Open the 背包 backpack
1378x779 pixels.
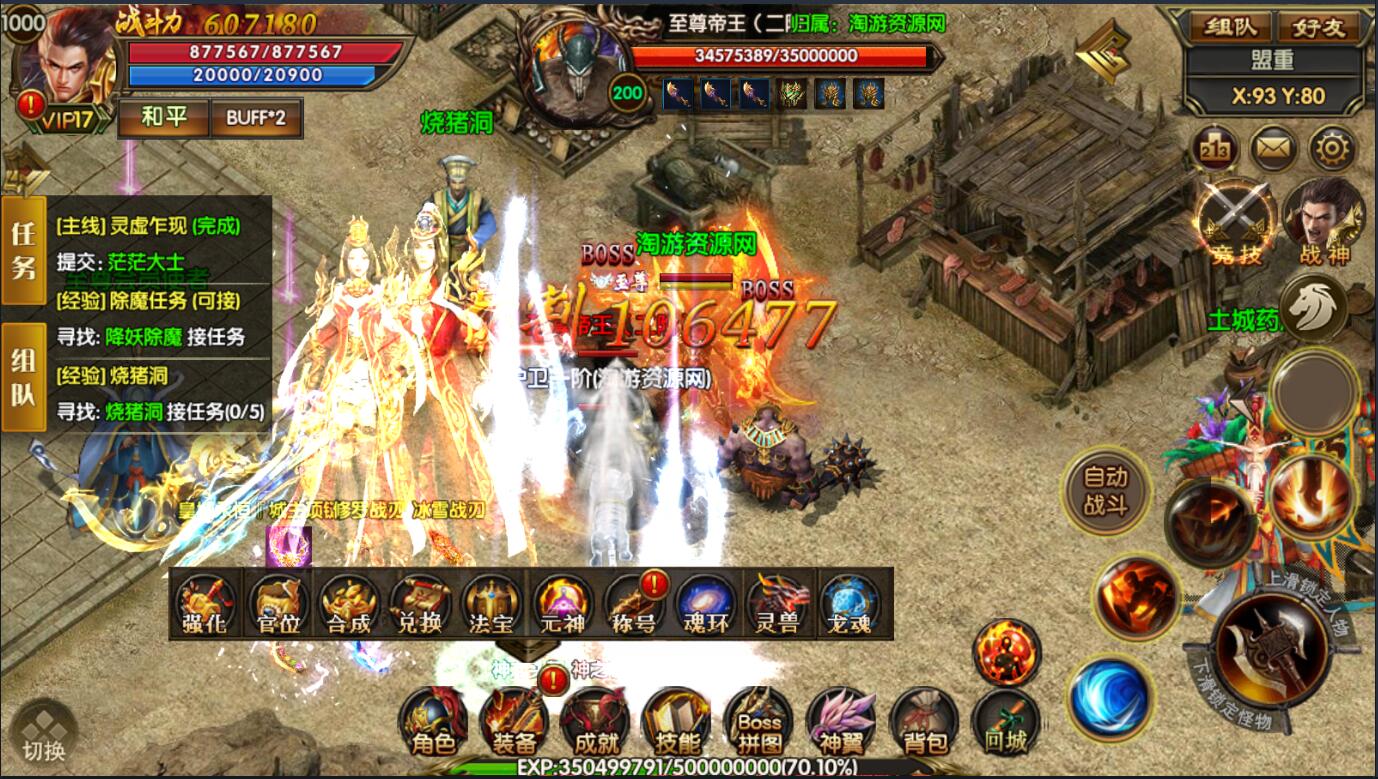pyautogui.click(x=923, y=722)
